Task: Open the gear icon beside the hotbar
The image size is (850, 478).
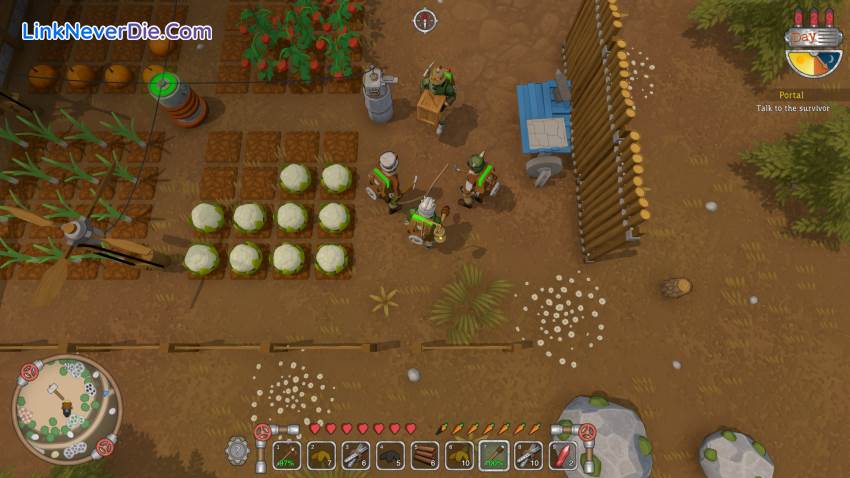Action: point(237,451)
